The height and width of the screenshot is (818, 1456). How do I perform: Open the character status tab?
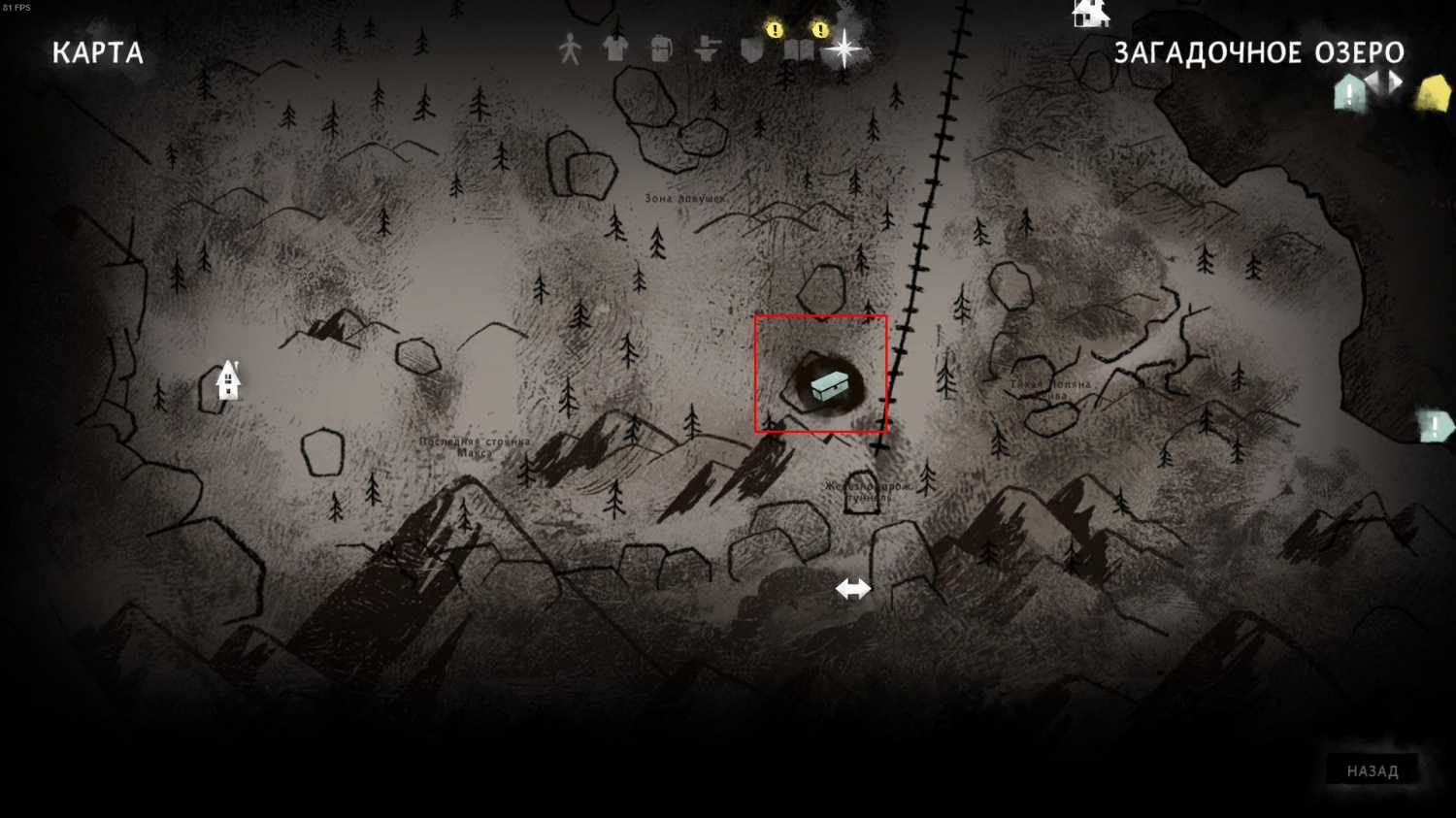click(x=570, y=49)
